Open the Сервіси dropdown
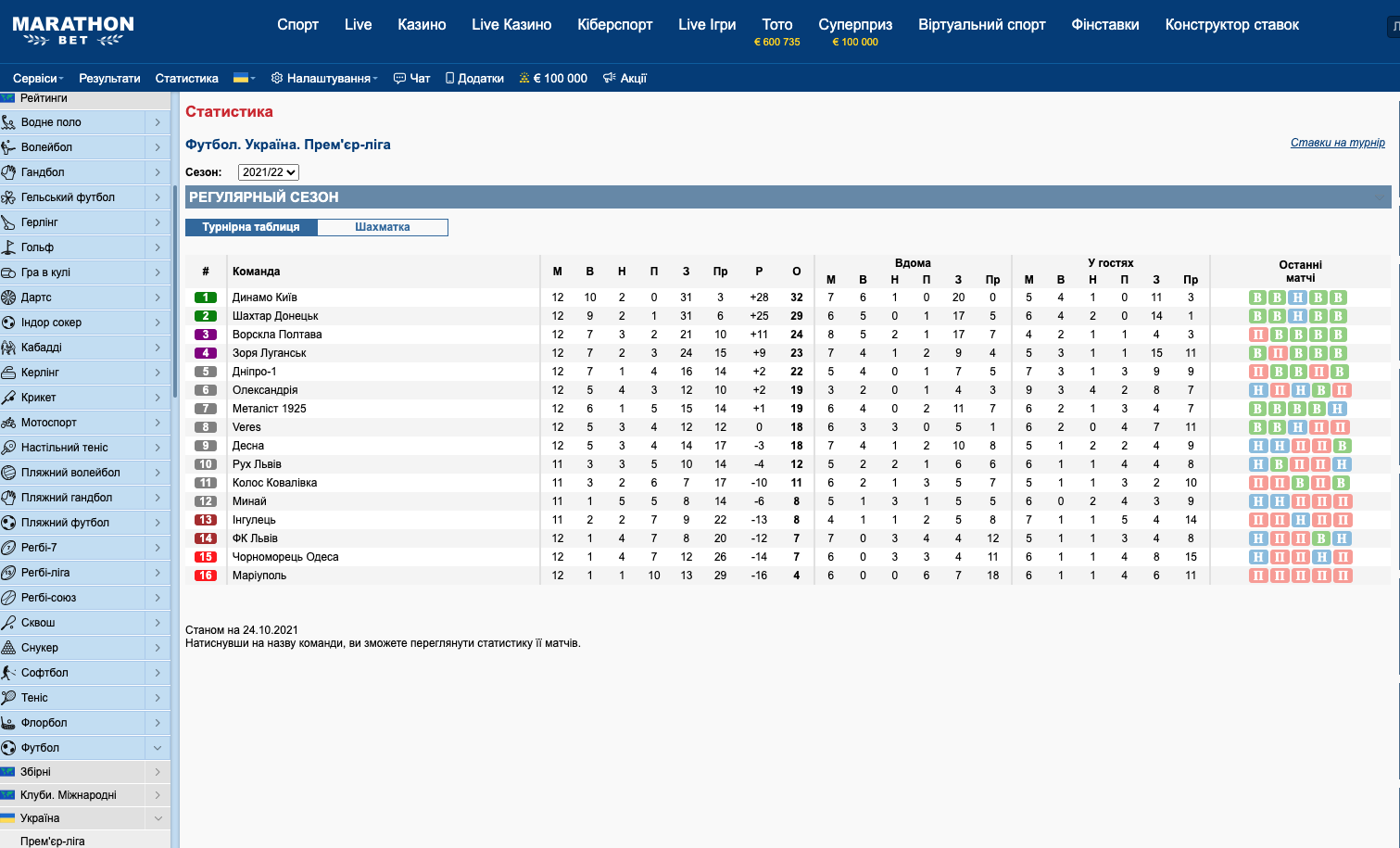1400x848 pixels. click(x=38, y=79)
